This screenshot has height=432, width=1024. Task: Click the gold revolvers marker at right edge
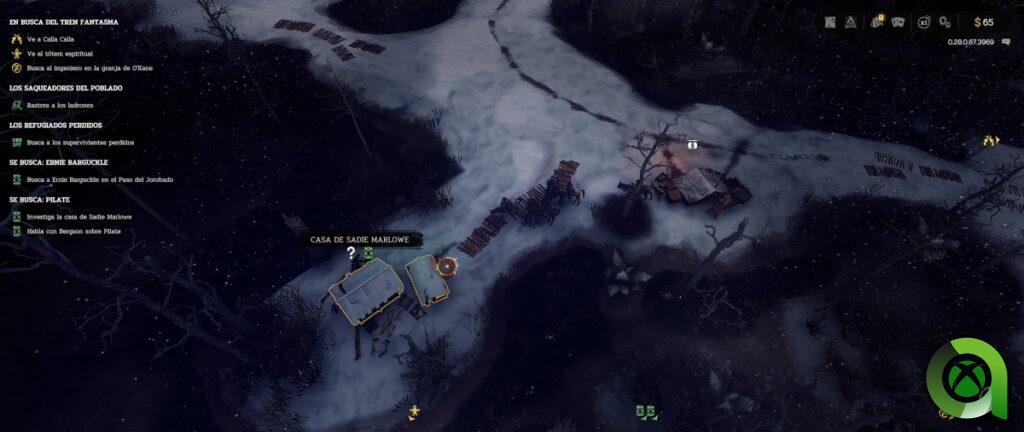tap(990, 141)
